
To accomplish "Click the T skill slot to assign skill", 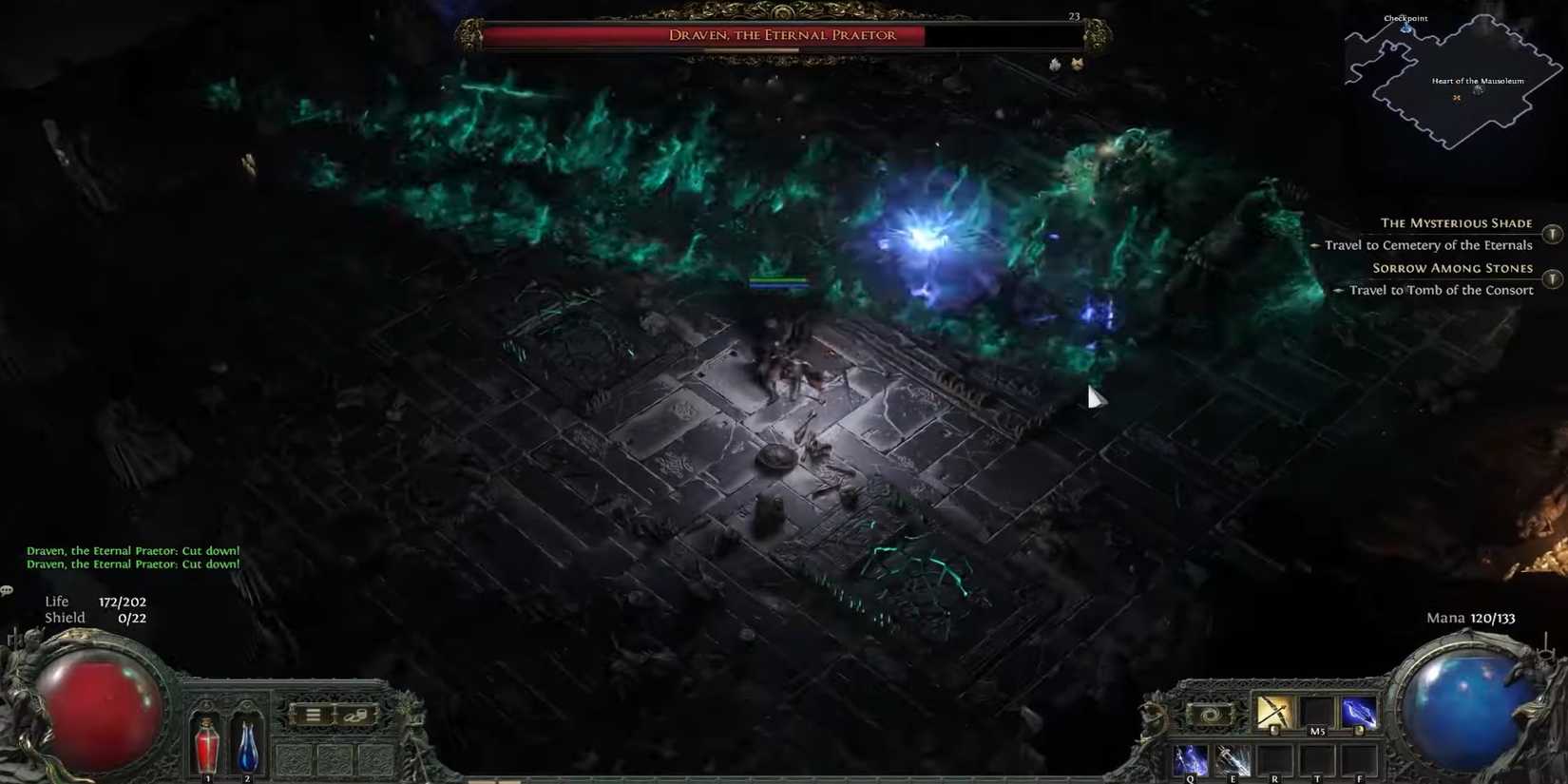I will tap(1317, 760).
